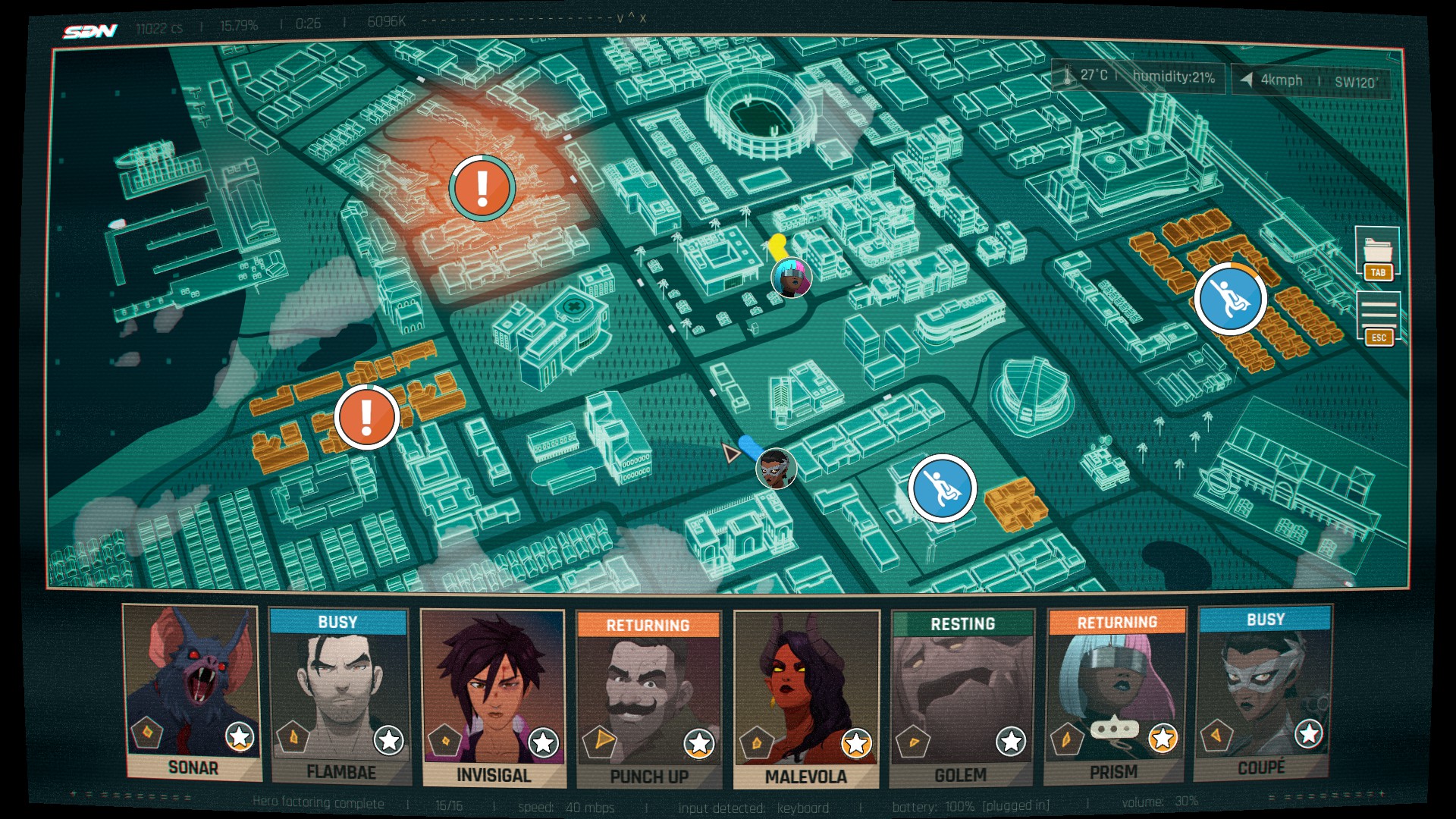Pick the Coupé hero card
Screen dimensions: 1456x819
(1263, 692)
